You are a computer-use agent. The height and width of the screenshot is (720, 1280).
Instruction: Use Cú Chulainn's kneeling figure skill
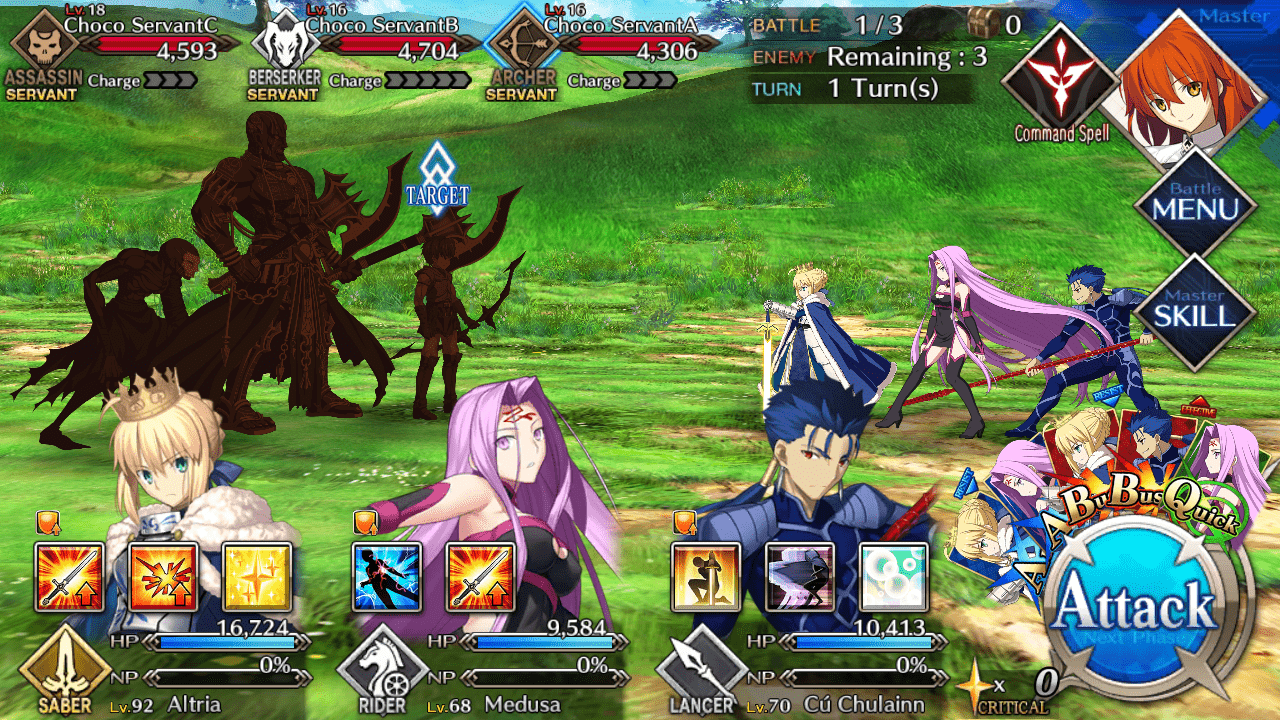coord(706,577)
